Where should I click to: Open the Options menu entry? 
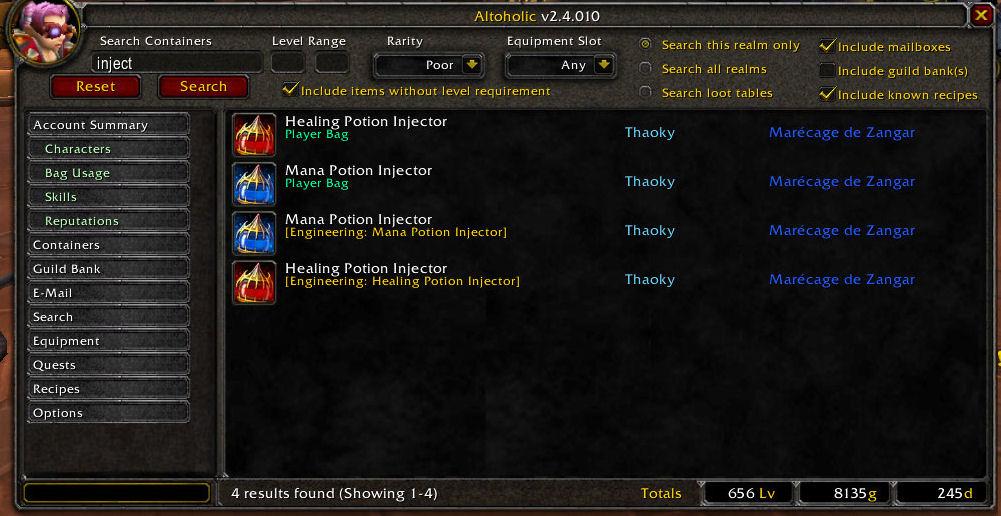click(108, 413)
